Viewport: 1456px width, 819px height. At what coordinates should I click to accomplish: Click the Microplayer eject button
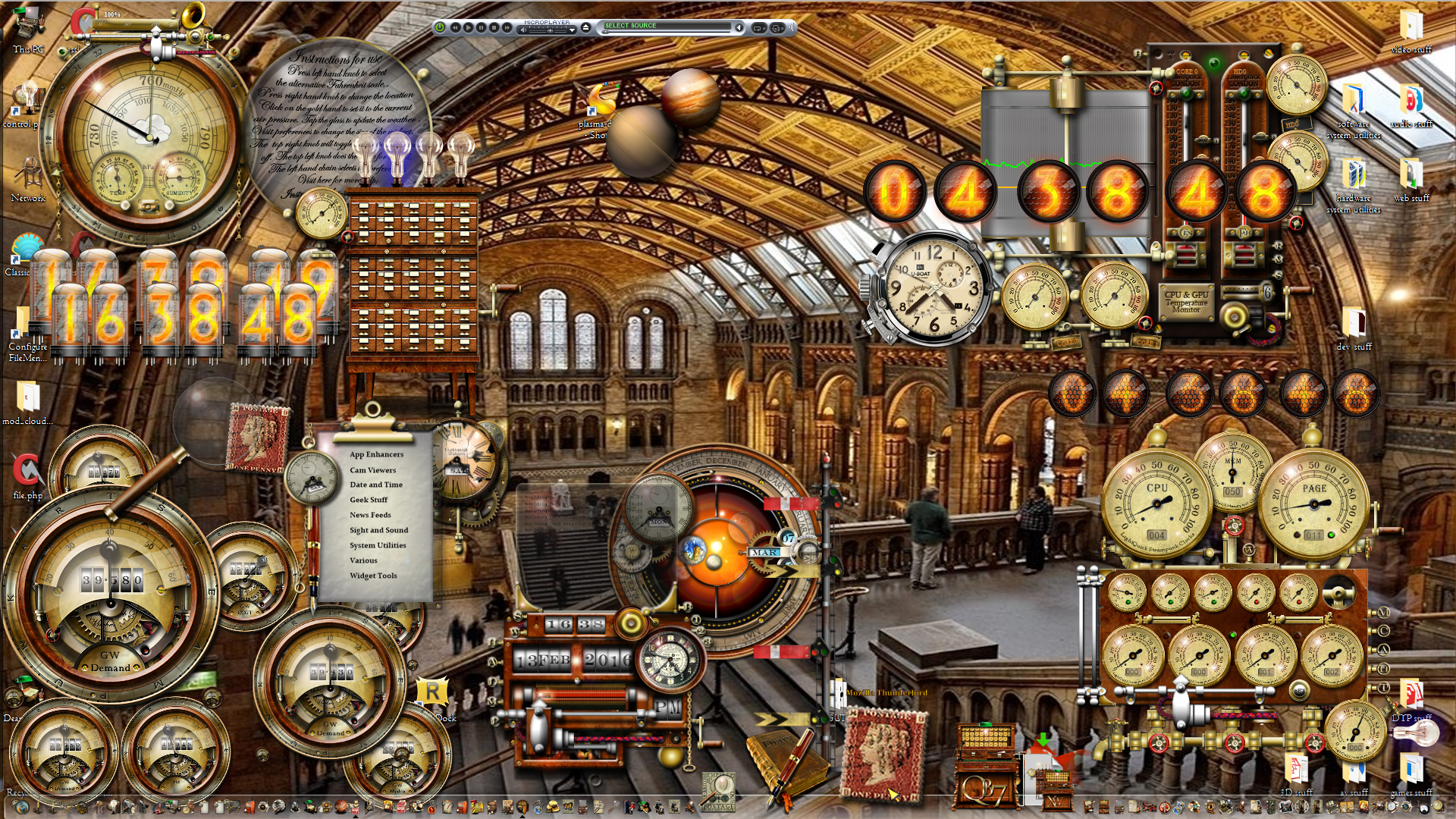585,27
